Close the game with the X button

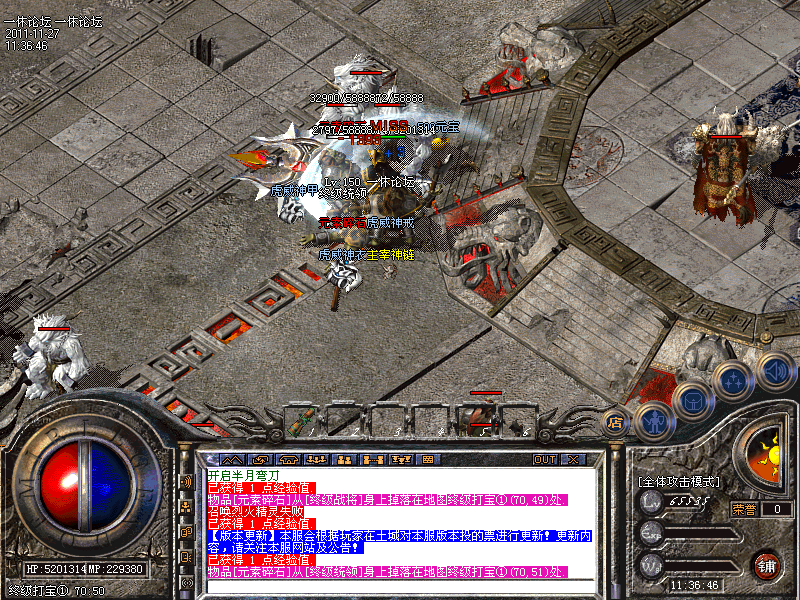[x=572, y=460]
